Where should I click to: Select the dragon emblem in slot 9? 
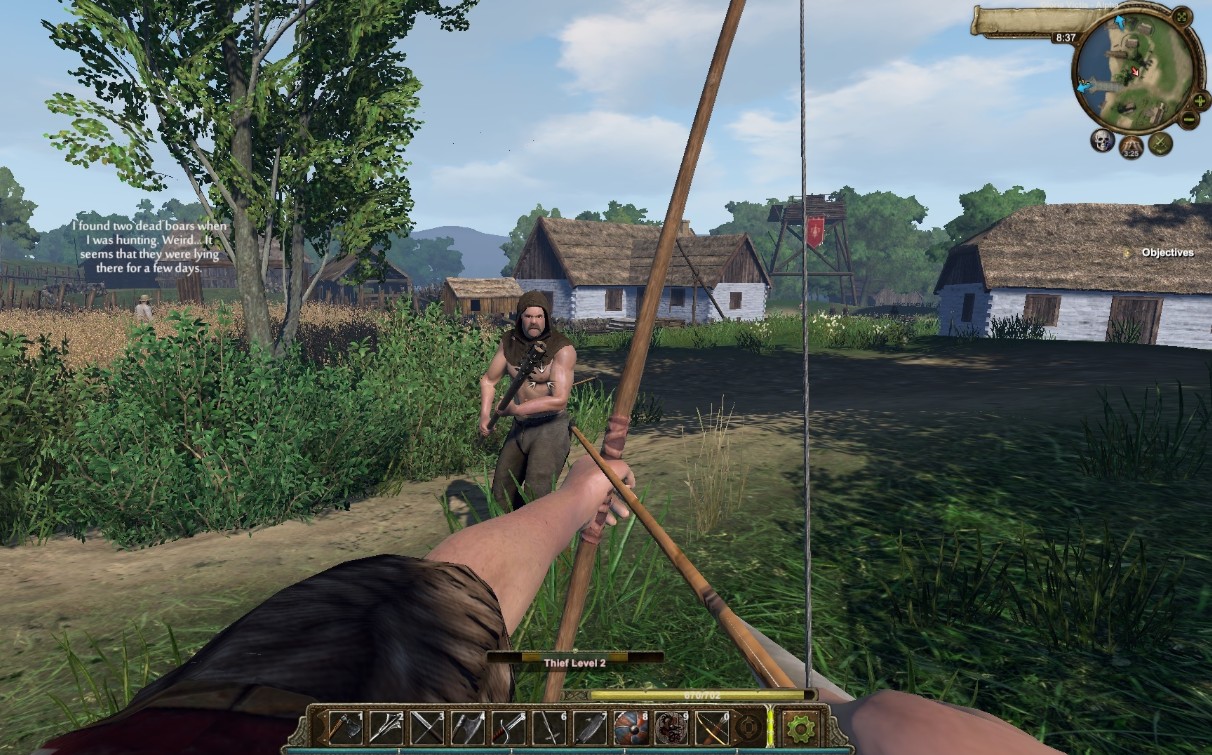coord(672,727)
